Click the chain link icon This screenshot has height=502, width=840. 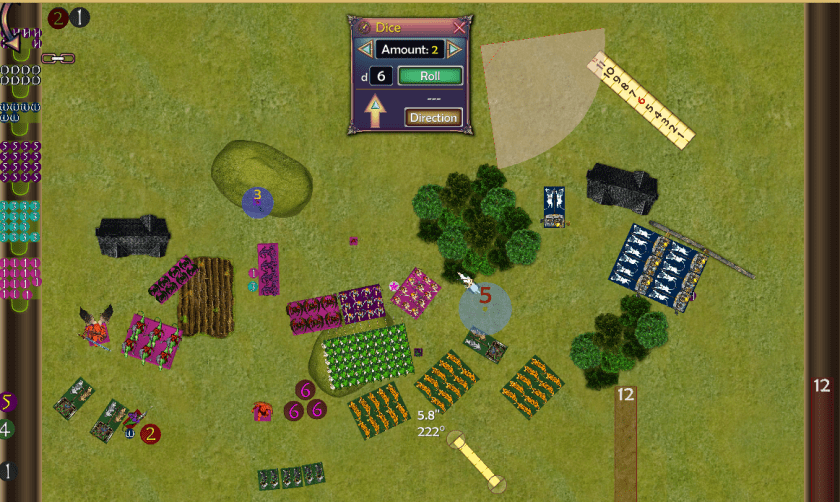click(58, 59)
